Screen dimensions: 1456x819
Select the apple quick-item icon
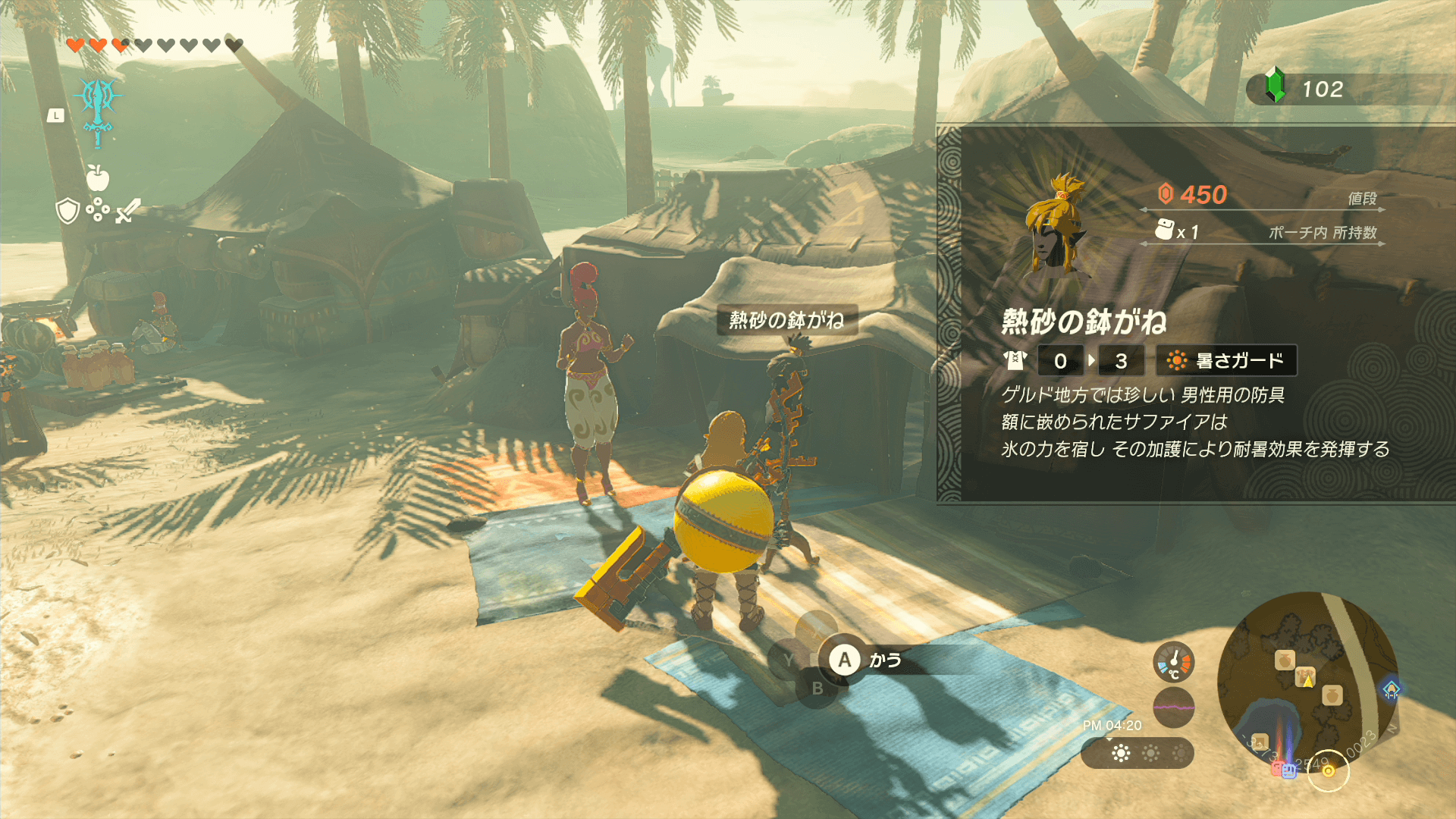[98, 177]
